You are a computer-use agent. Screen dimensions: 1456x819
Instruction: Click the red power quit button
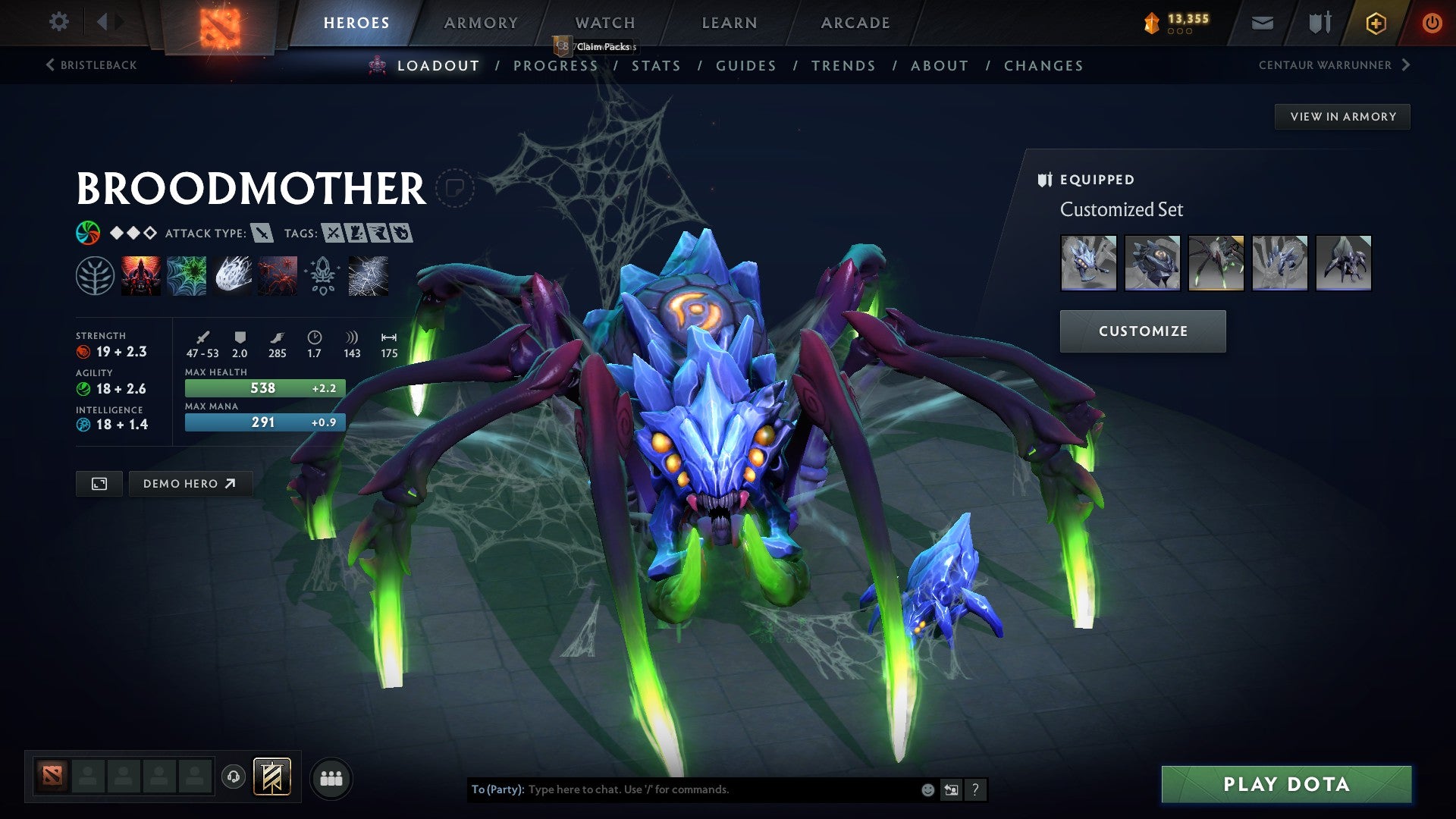1431,23
